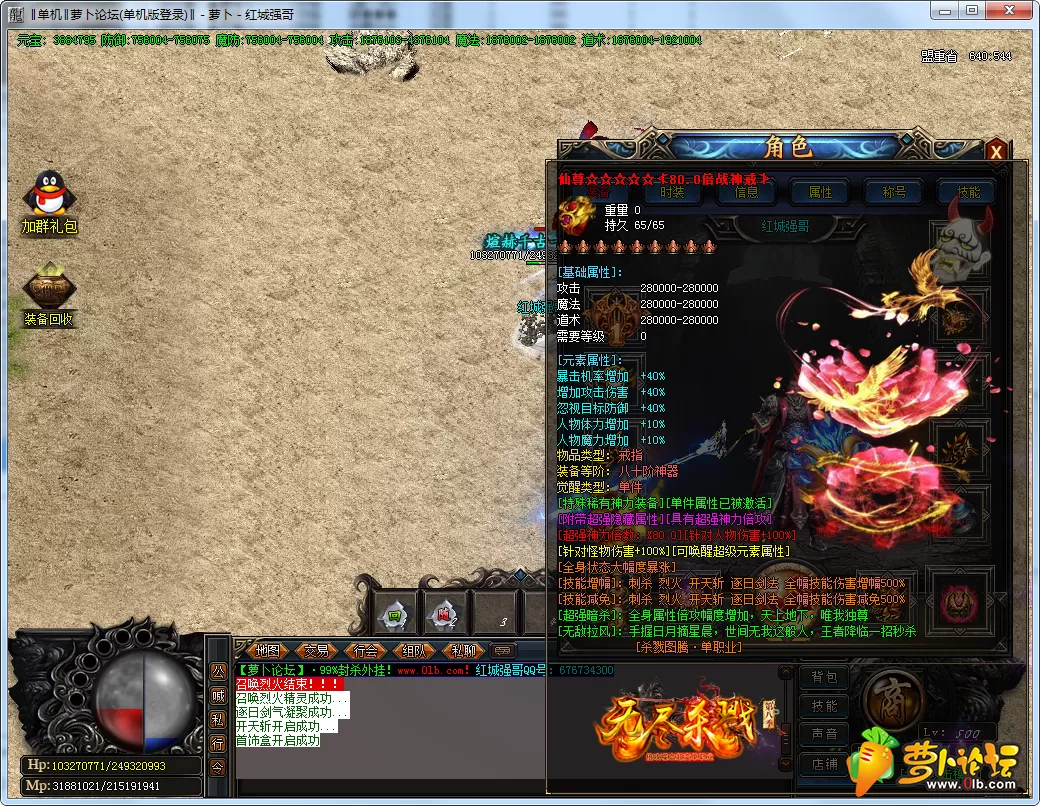Click the round 商 shop button

pos(893,697)
